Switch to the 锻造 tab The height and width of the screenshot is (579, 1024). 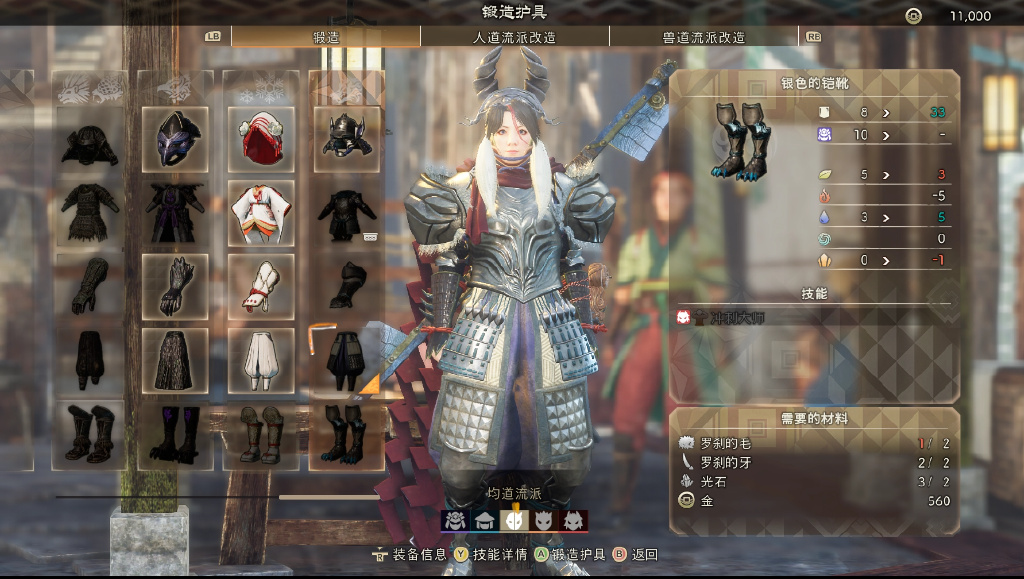coord(325,37)
